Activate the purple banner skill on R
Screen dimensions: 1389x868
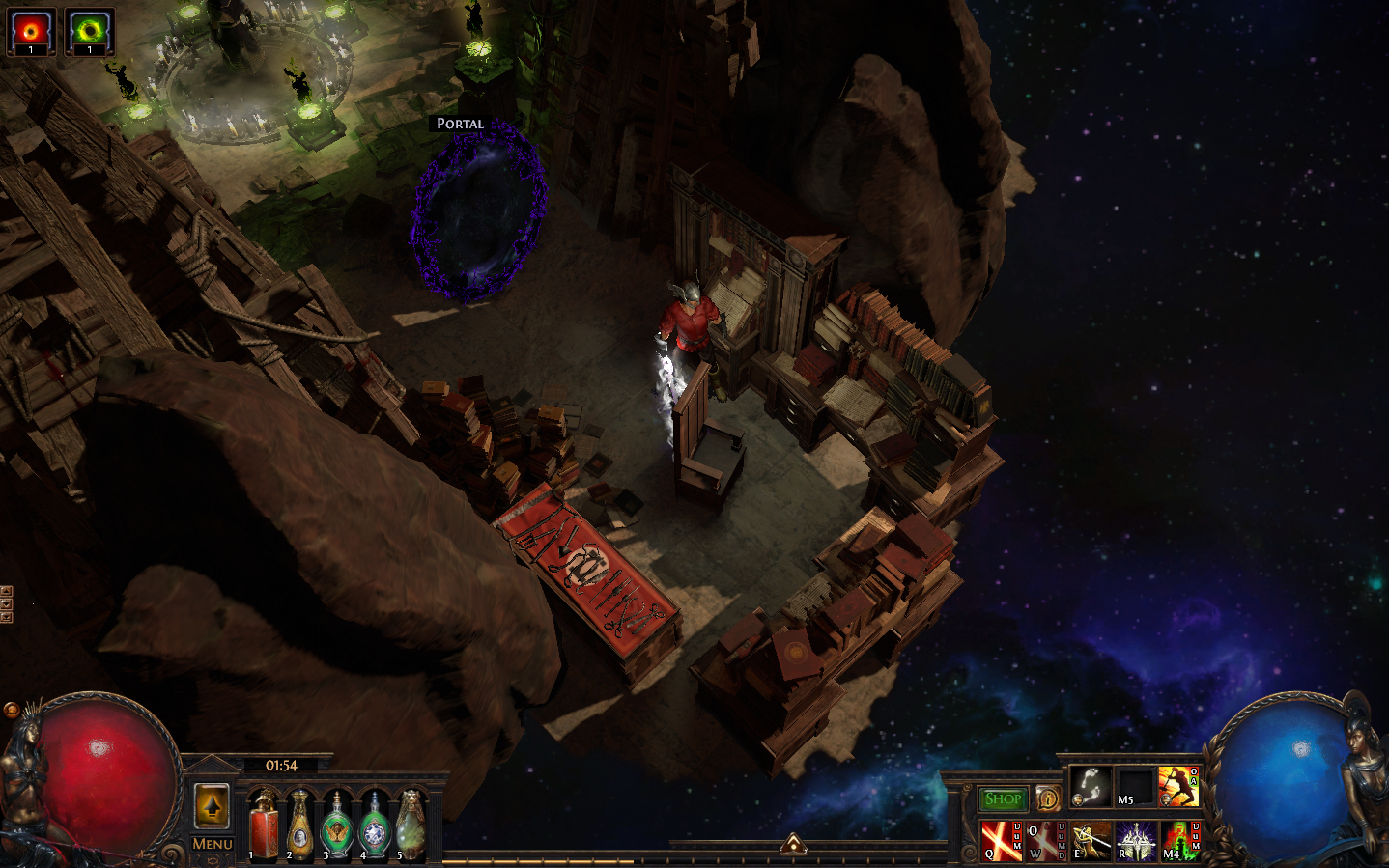point(1136,840)
